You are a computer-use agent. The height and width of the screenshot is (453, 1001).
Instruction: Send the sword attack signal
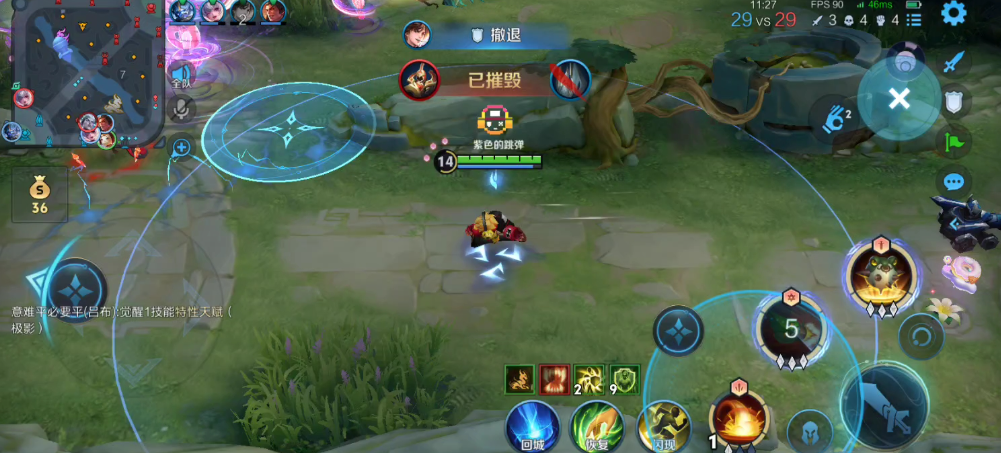(955, 62)
